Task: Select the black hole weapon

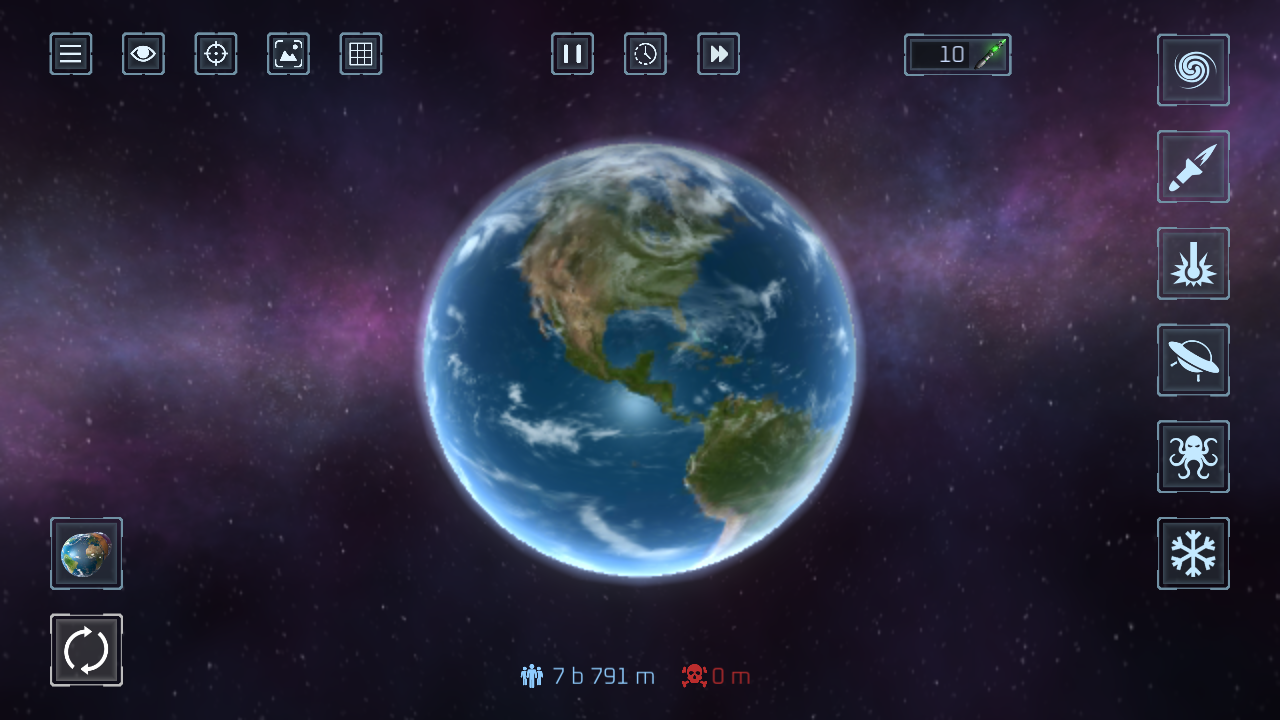Action: [x=1193, y=70]
